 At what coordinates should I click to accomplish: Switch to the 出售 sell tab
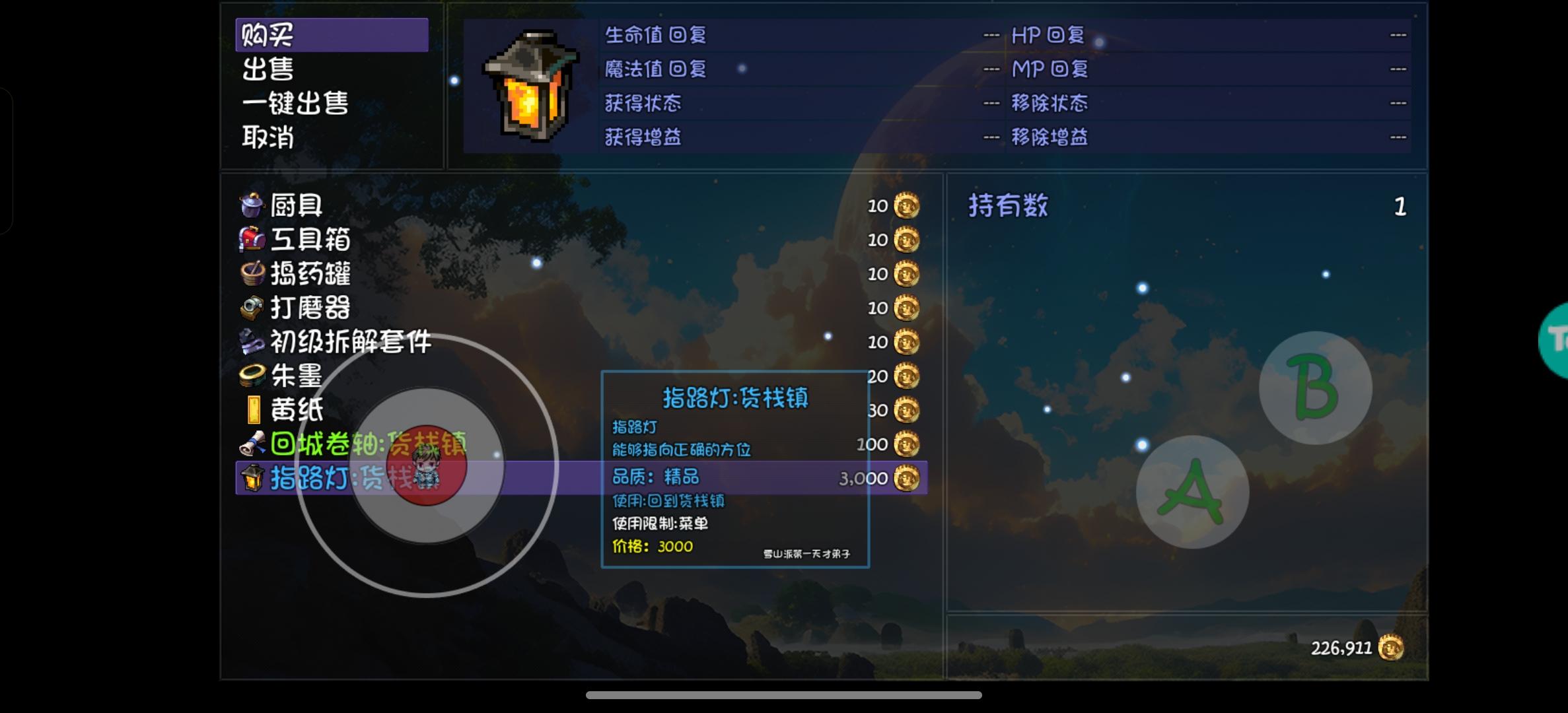coord(267,68)
